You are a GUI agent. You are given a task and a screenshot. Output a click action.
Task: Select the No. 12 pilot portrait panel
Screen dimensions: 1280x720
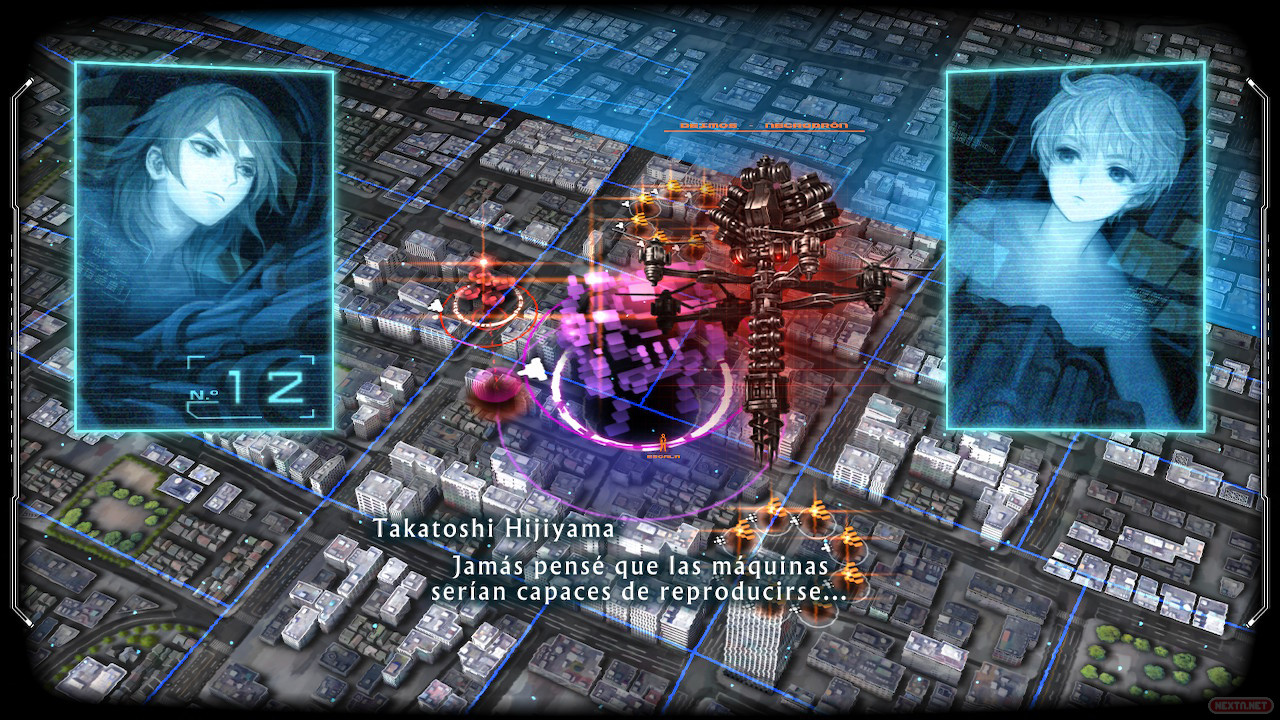click(204, 246)
